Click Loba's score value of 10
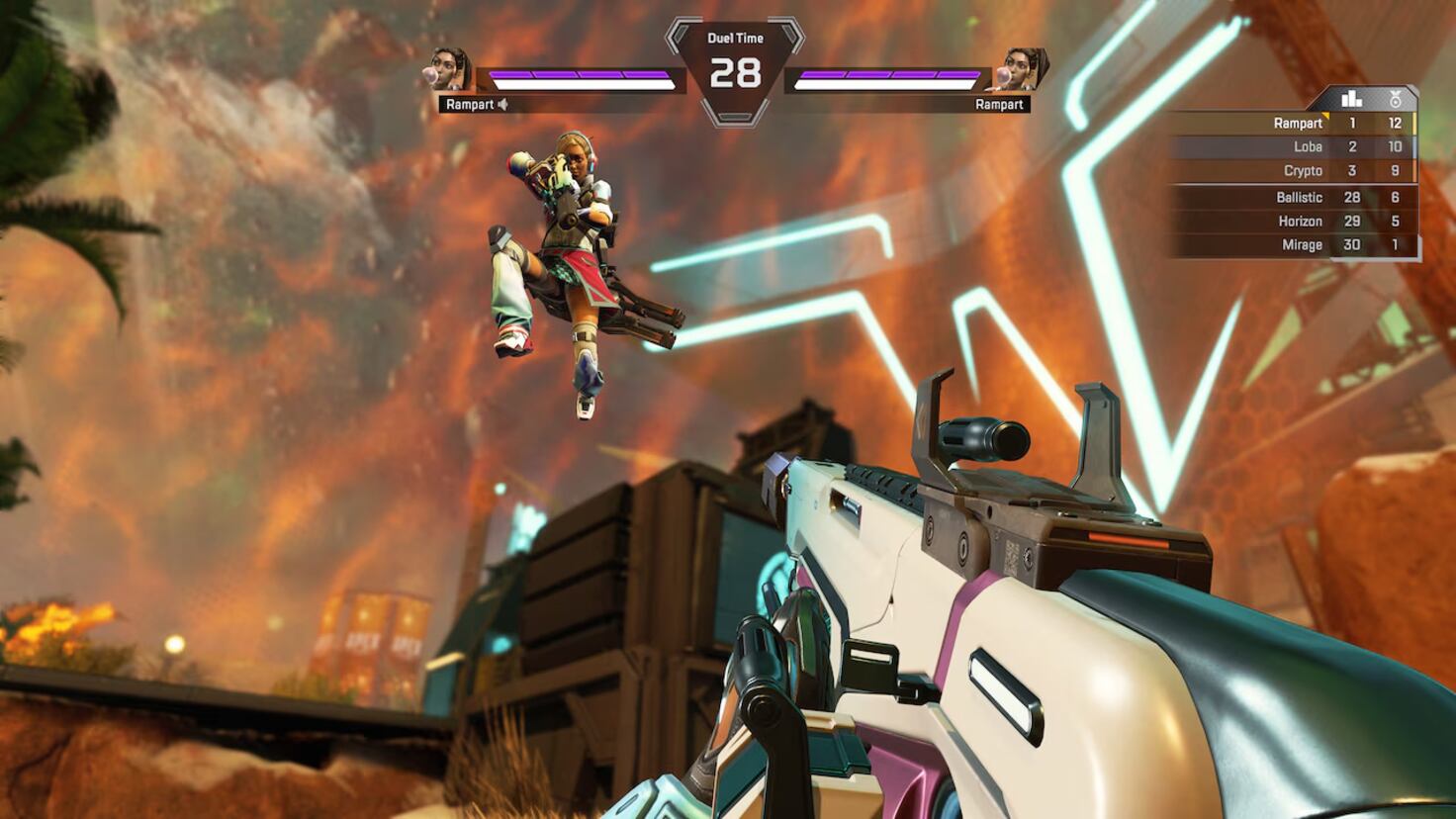The image size is (1456, 819). (x=1396, y=146)
